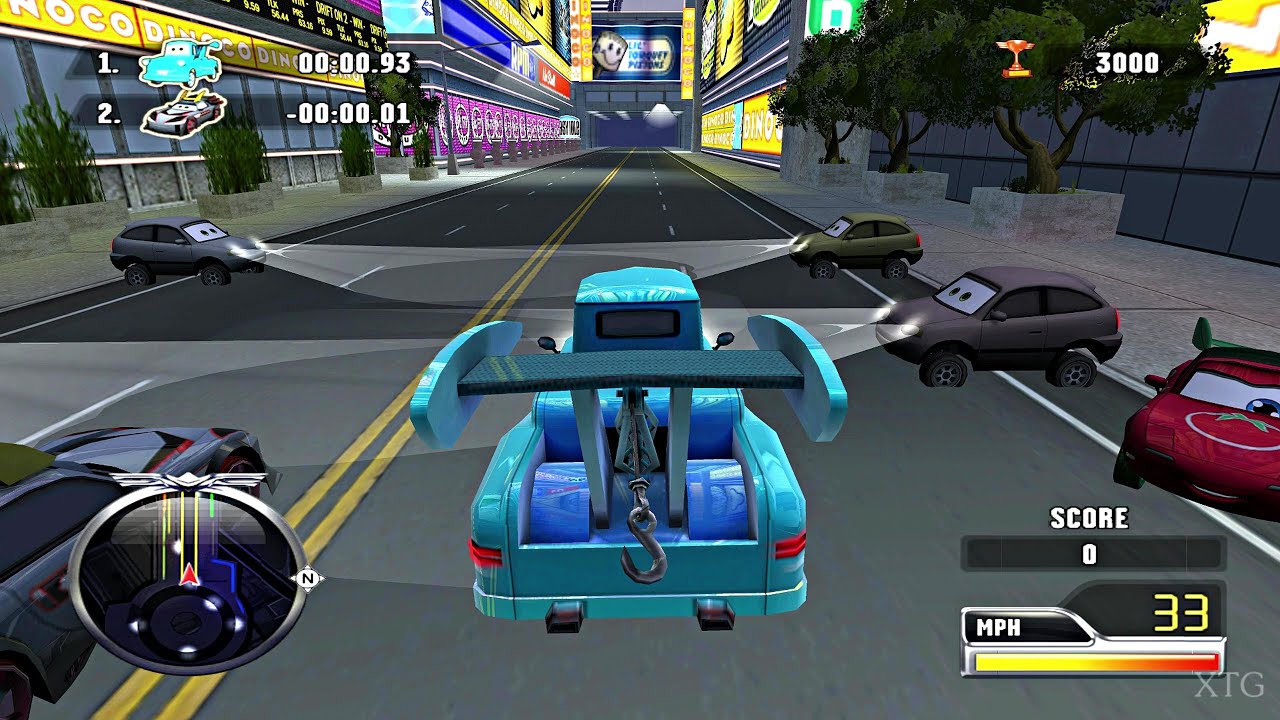Select Mater's portrait in first place

pyautogui.click(x=178, y=63)
